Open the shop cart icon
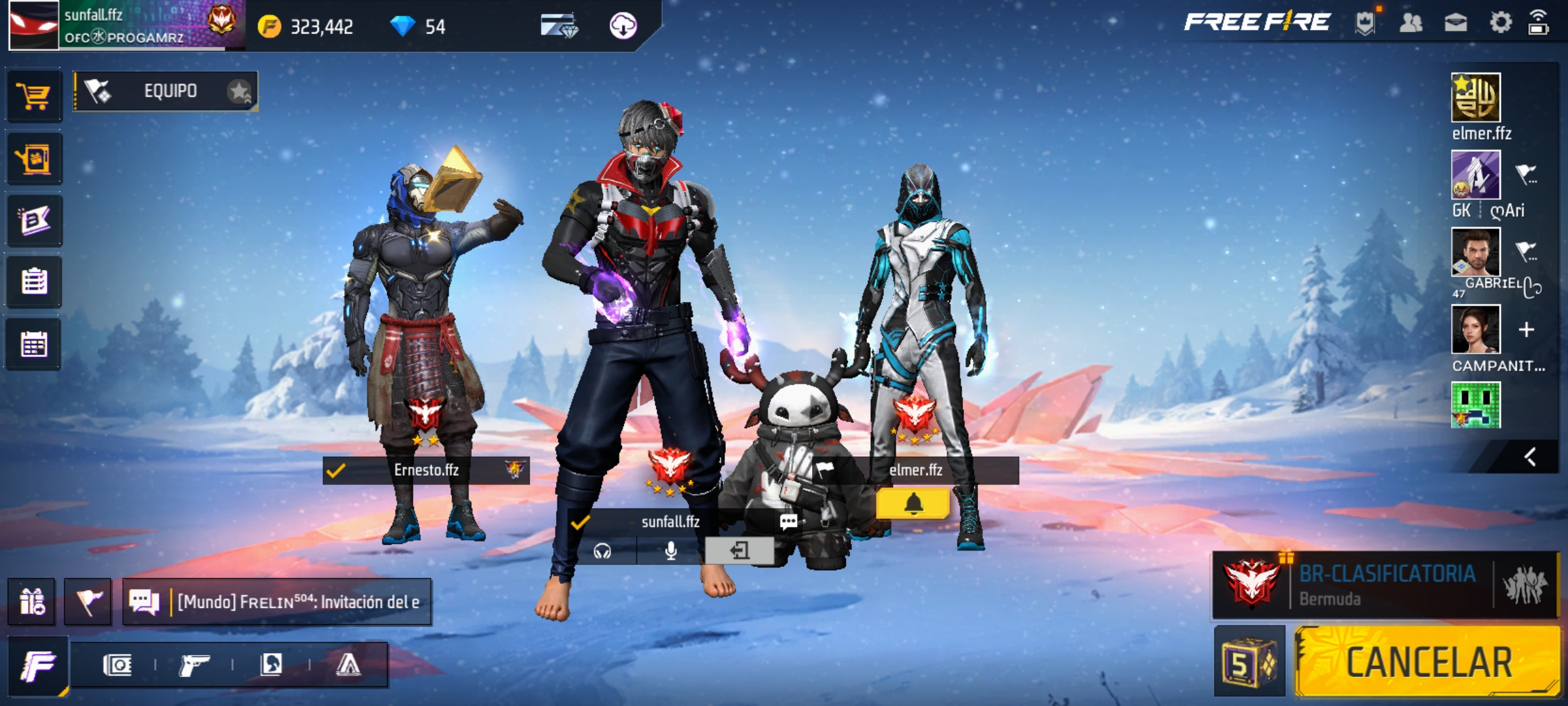Screen dimensions: 1568x706 pos(34,97)
